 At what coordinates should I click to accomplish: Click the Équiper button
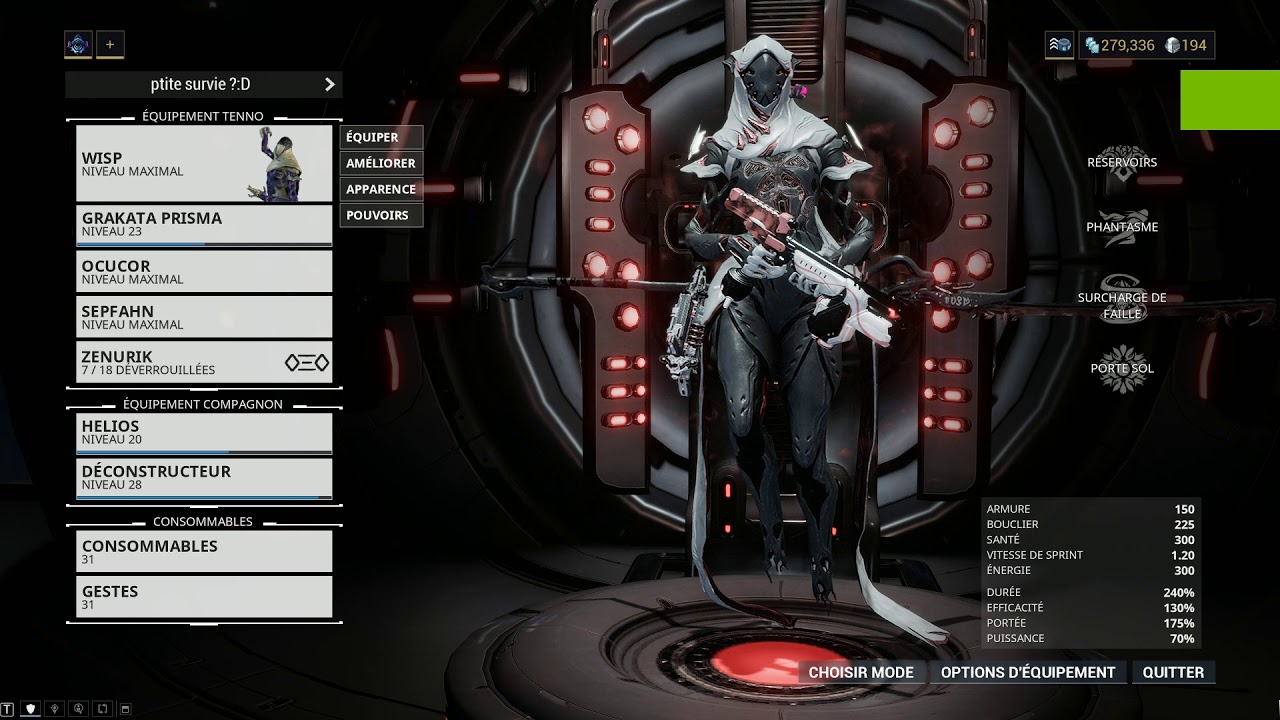pos(381,137)
